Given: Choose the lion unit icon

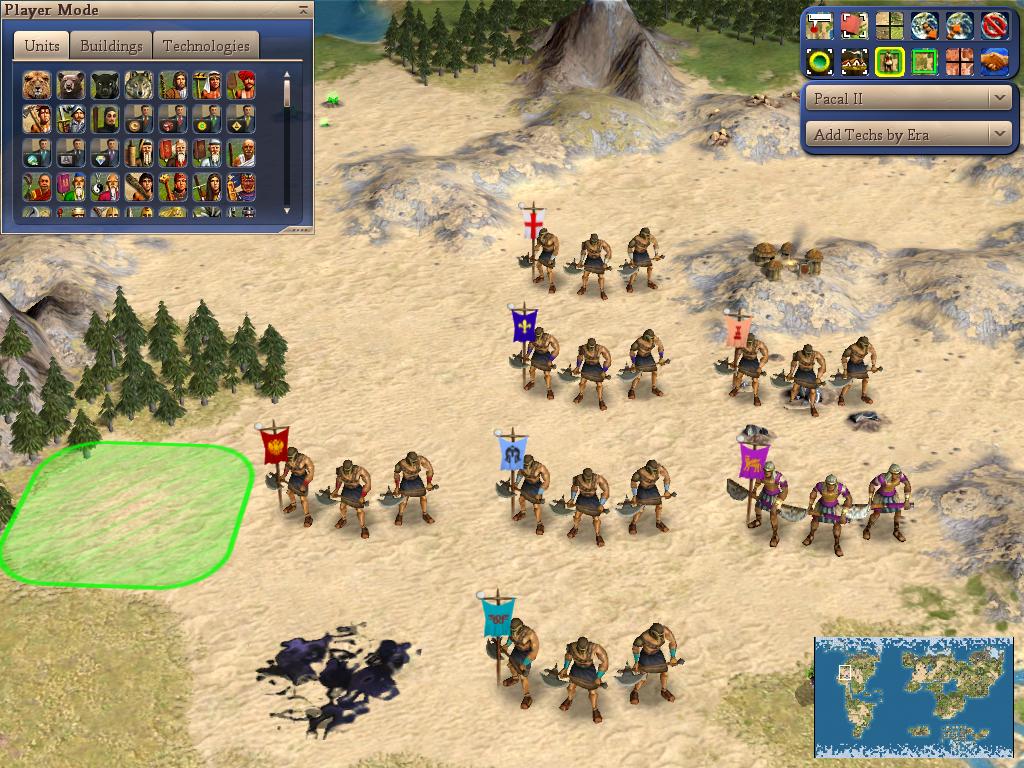Looking at the screenshot, I should tap(37, 85).
